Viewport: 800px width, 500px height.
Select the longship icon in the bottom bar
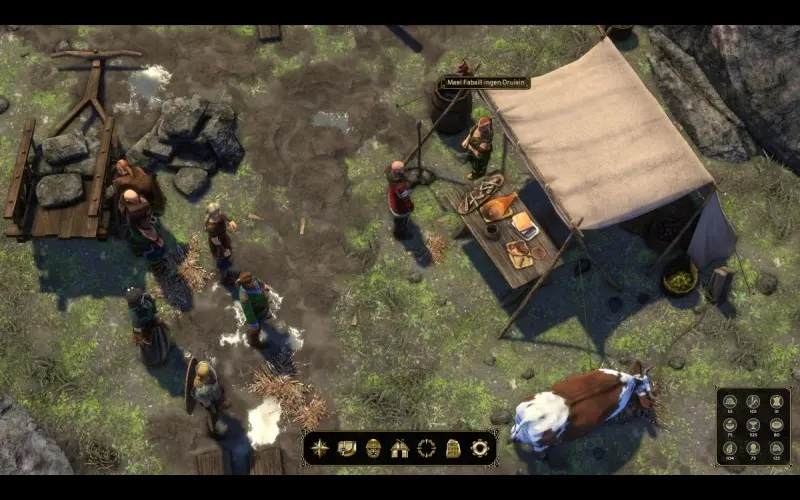click(x=347, y=448)
